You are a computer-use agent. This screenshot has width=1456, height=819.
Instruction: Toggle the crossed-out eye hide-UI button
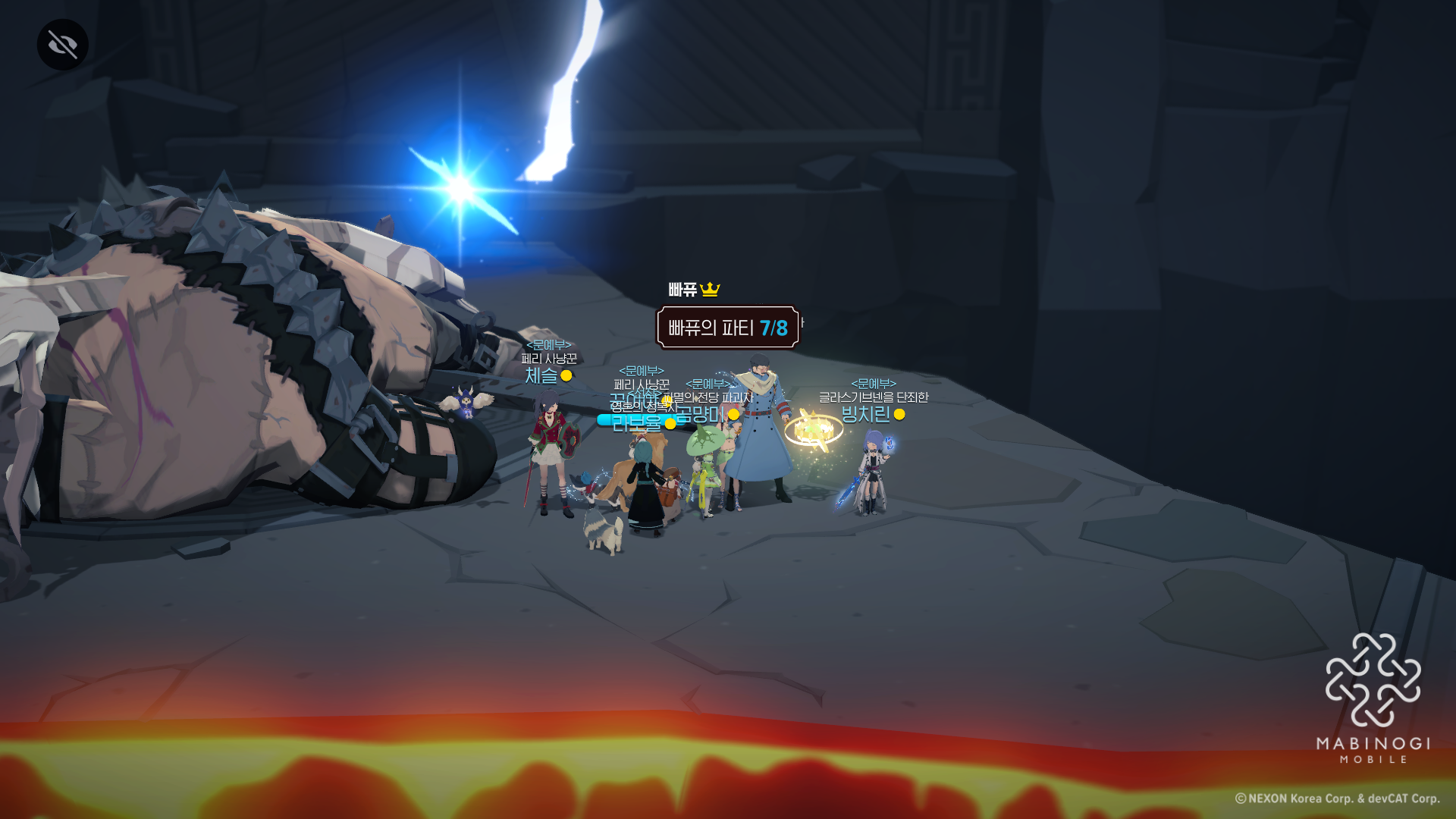coord(63,45)
